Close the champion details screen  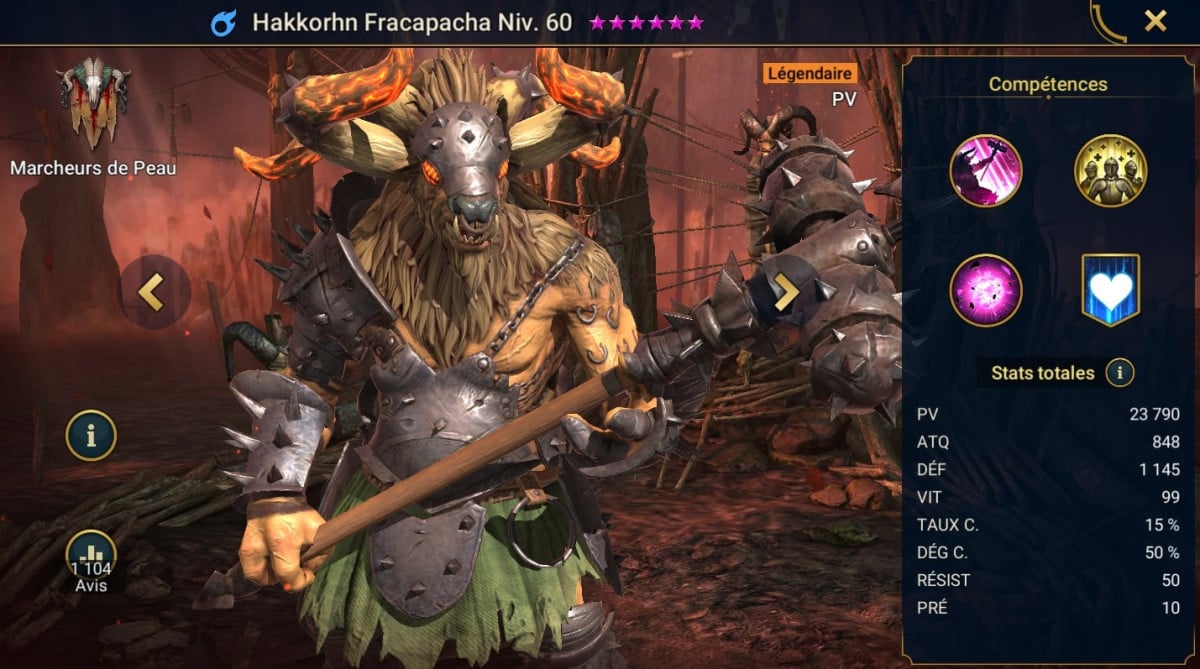1155,20
